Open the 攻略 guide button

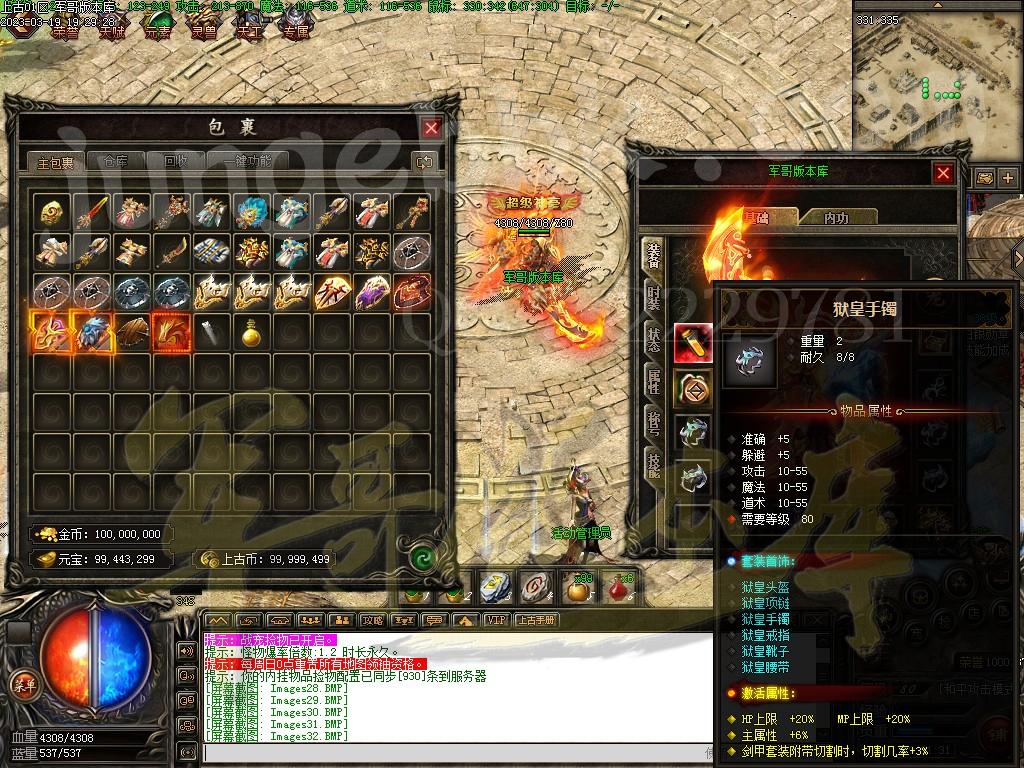[x=372, y=620]
